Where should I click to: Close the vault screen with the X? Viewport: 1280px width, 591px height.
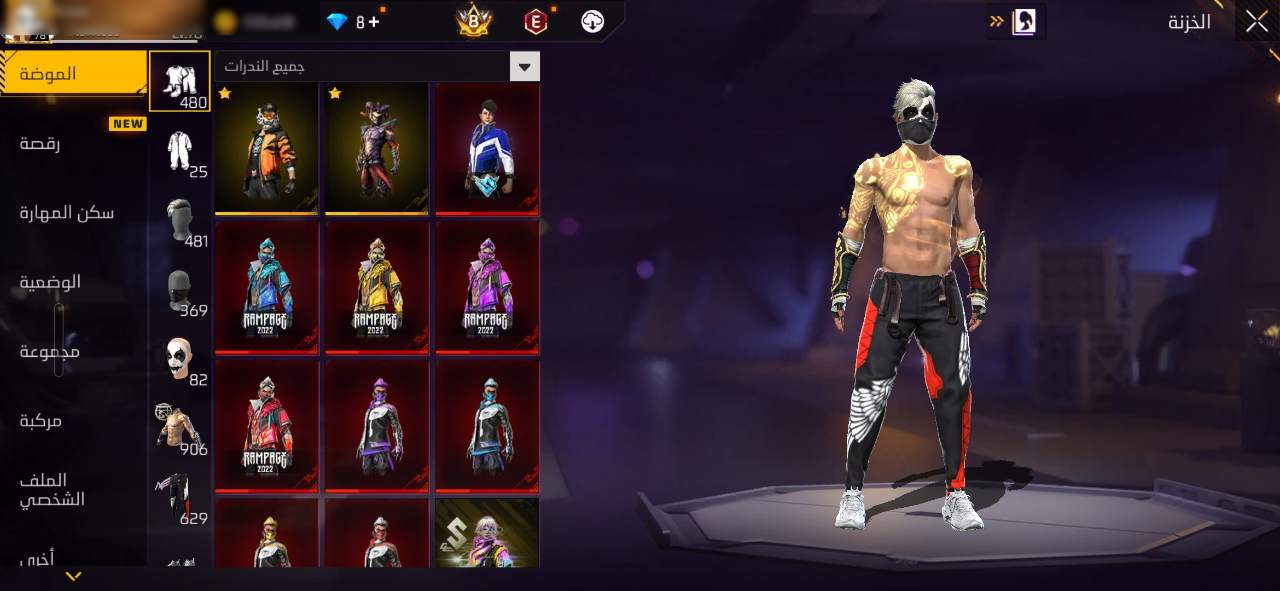[x=1256, y=21]
